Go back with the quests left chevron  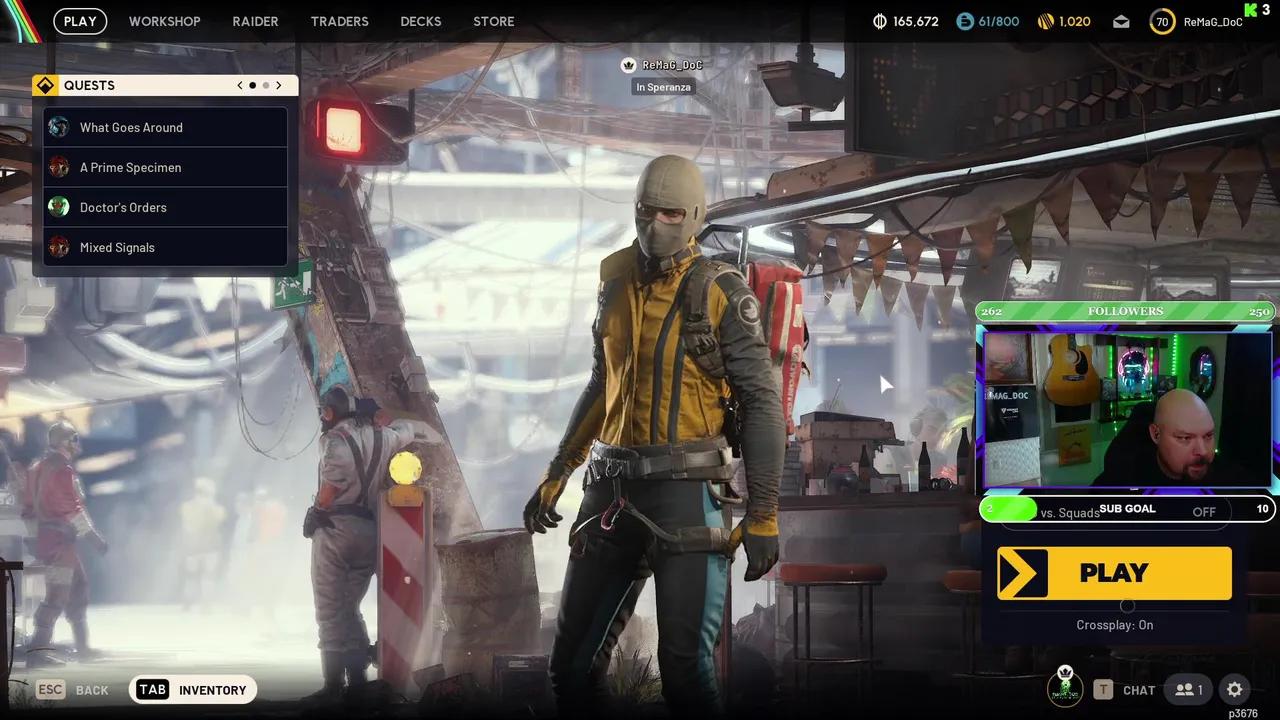[239, 85]
